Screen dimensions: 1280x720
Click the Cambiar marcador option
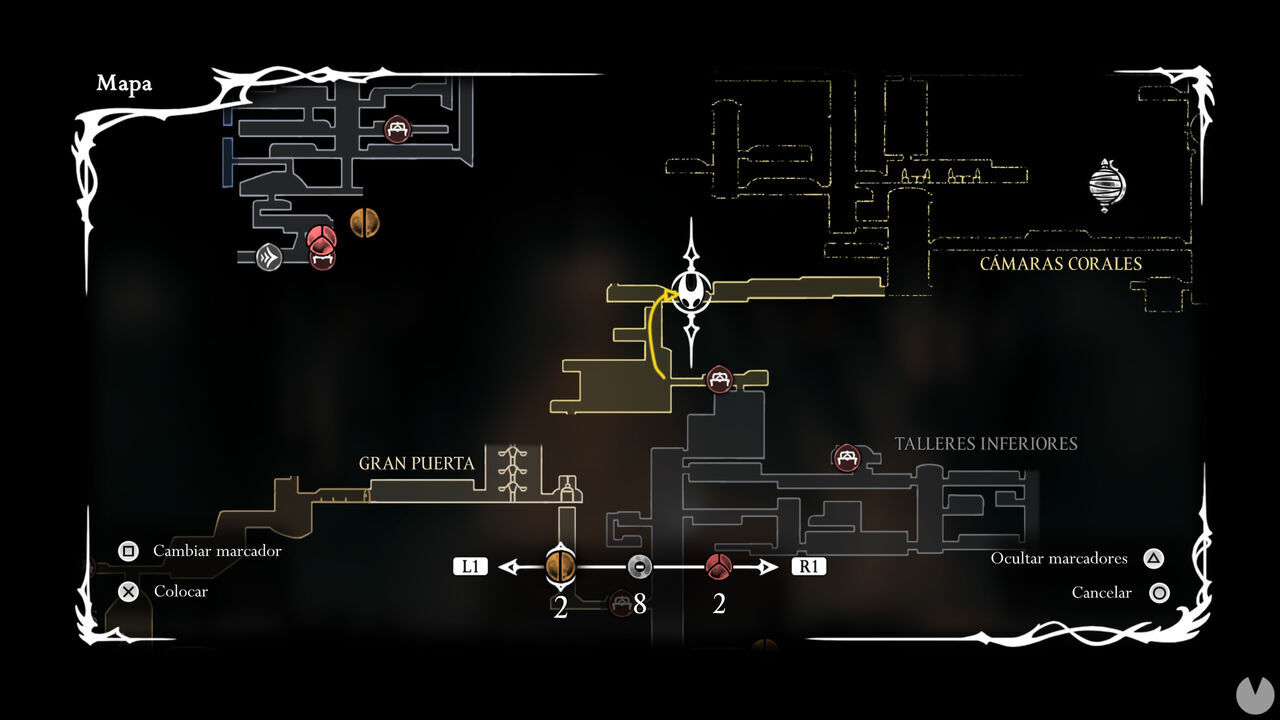point(216,551)
